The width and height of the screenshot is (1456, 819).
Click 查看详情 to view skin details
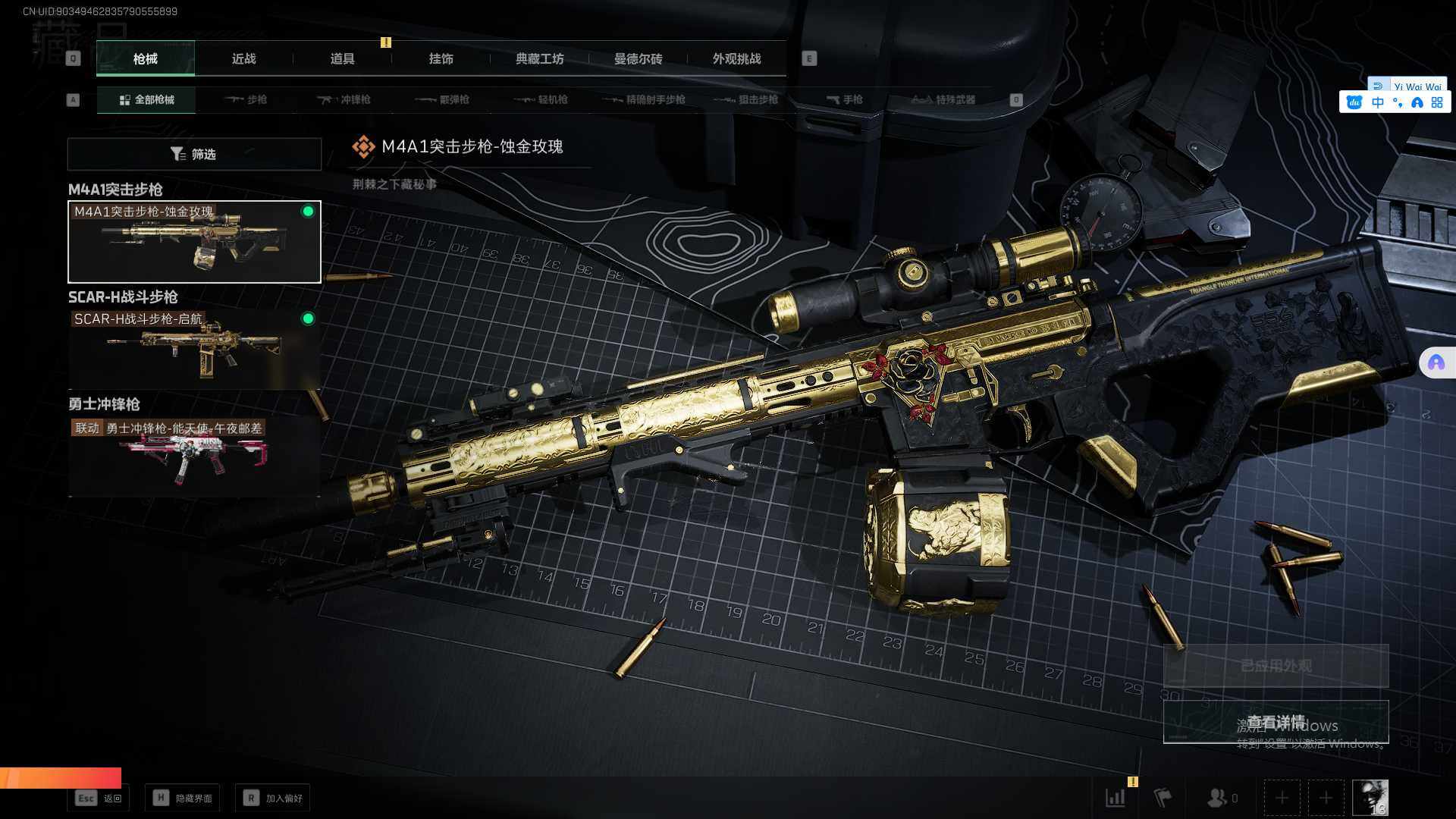(1276, 722)
